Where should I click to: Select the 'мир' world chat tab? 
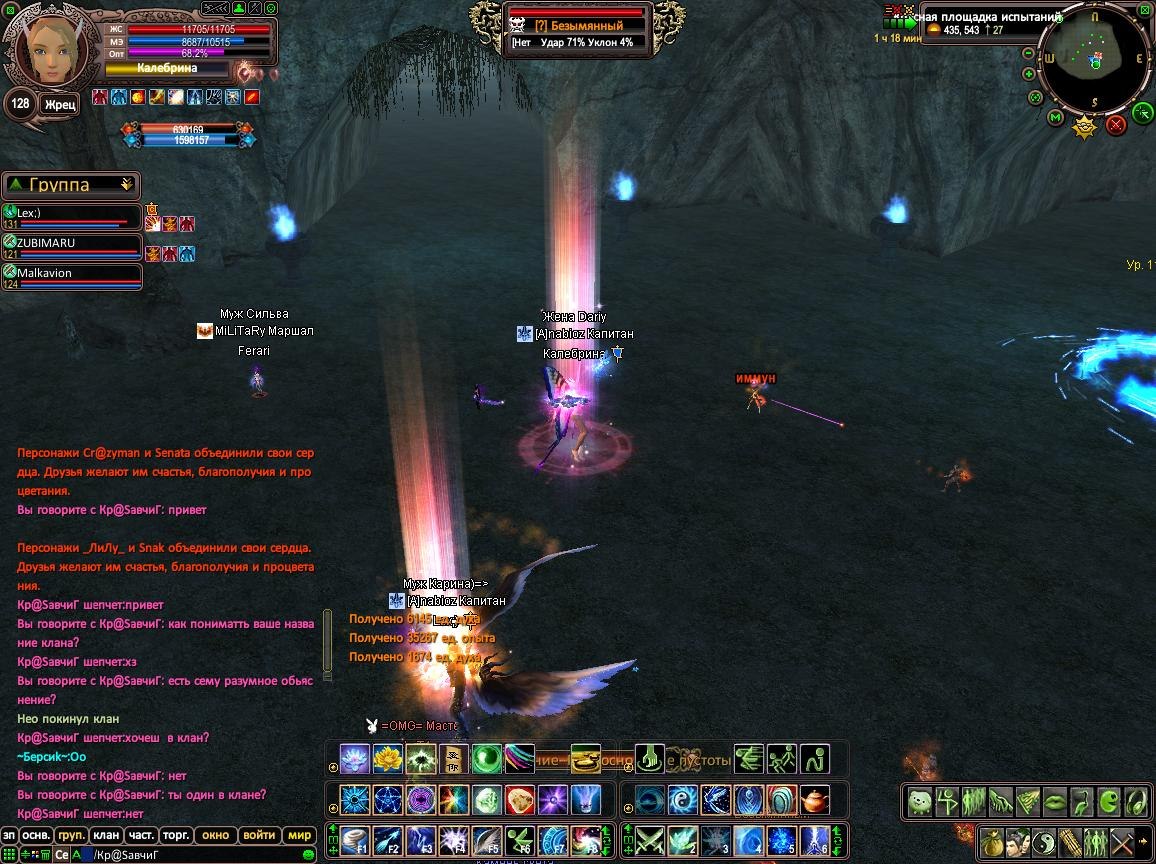pos(299,835)
